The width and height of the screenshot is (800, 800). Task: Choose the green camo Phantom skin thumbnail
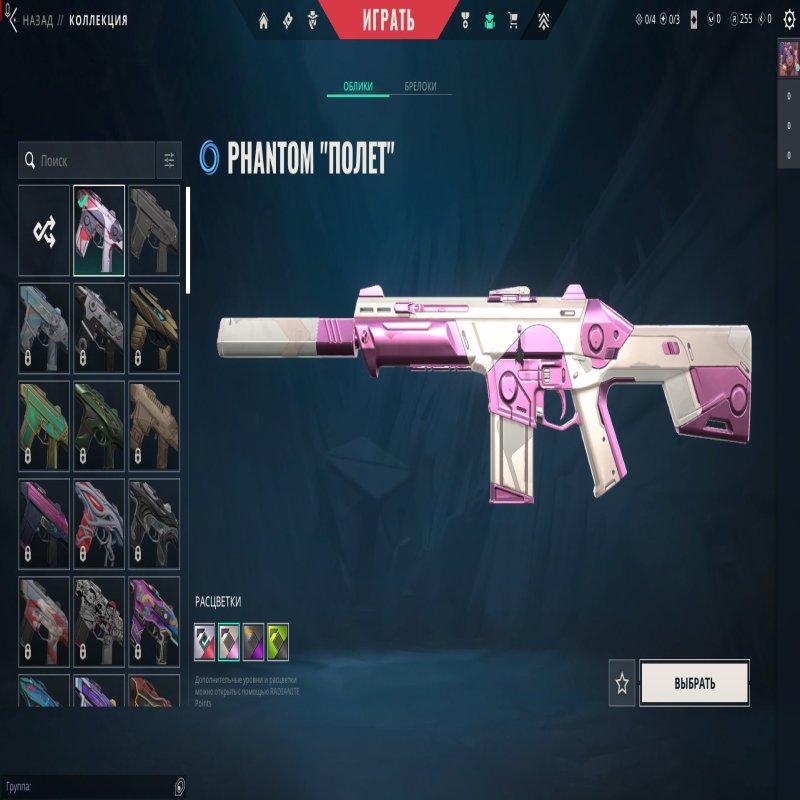(x=99, y=426)
